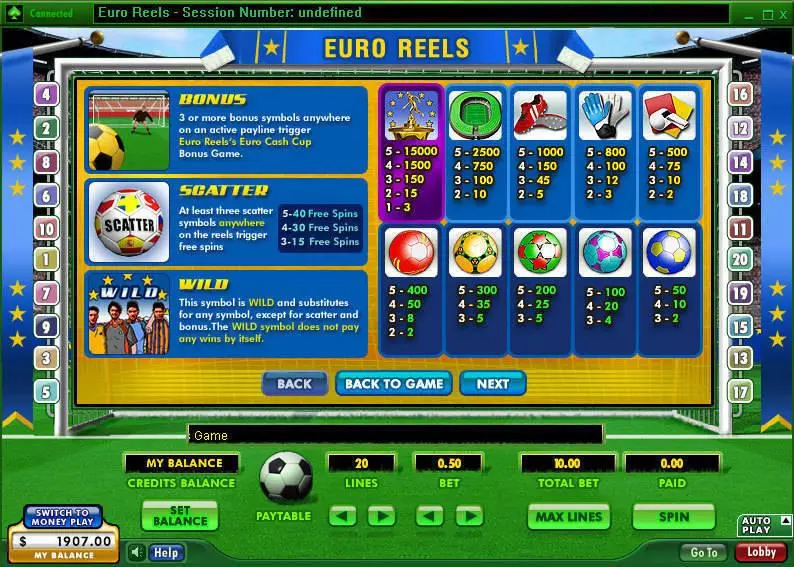The width and height of the screenshot is (794, 567).
Task: Increase the number of lines
Action: click(x=381, y=517)
